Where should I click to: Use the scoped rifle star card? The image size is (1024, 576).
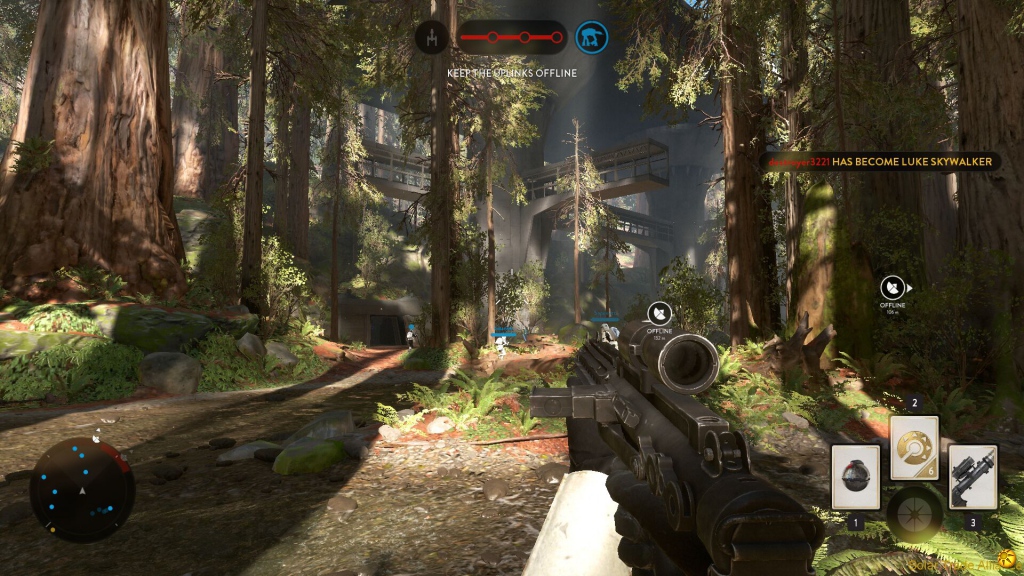972,477
